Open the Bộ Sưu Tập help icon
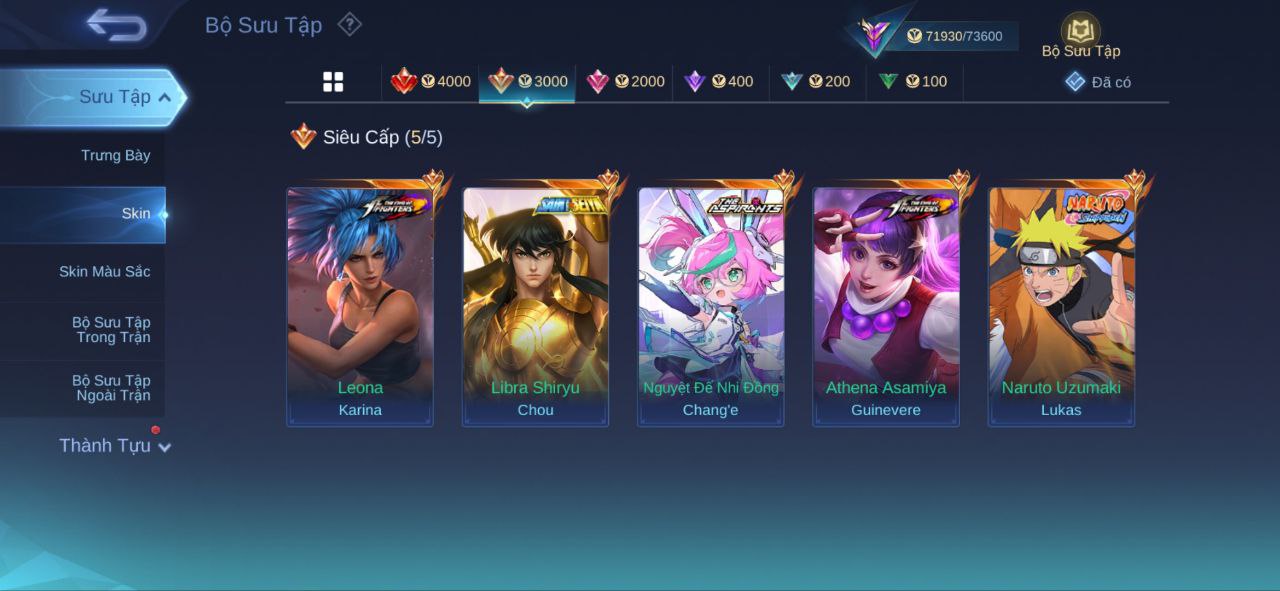The width and height of the screenshot is (1280, 591). pos(349,24)
